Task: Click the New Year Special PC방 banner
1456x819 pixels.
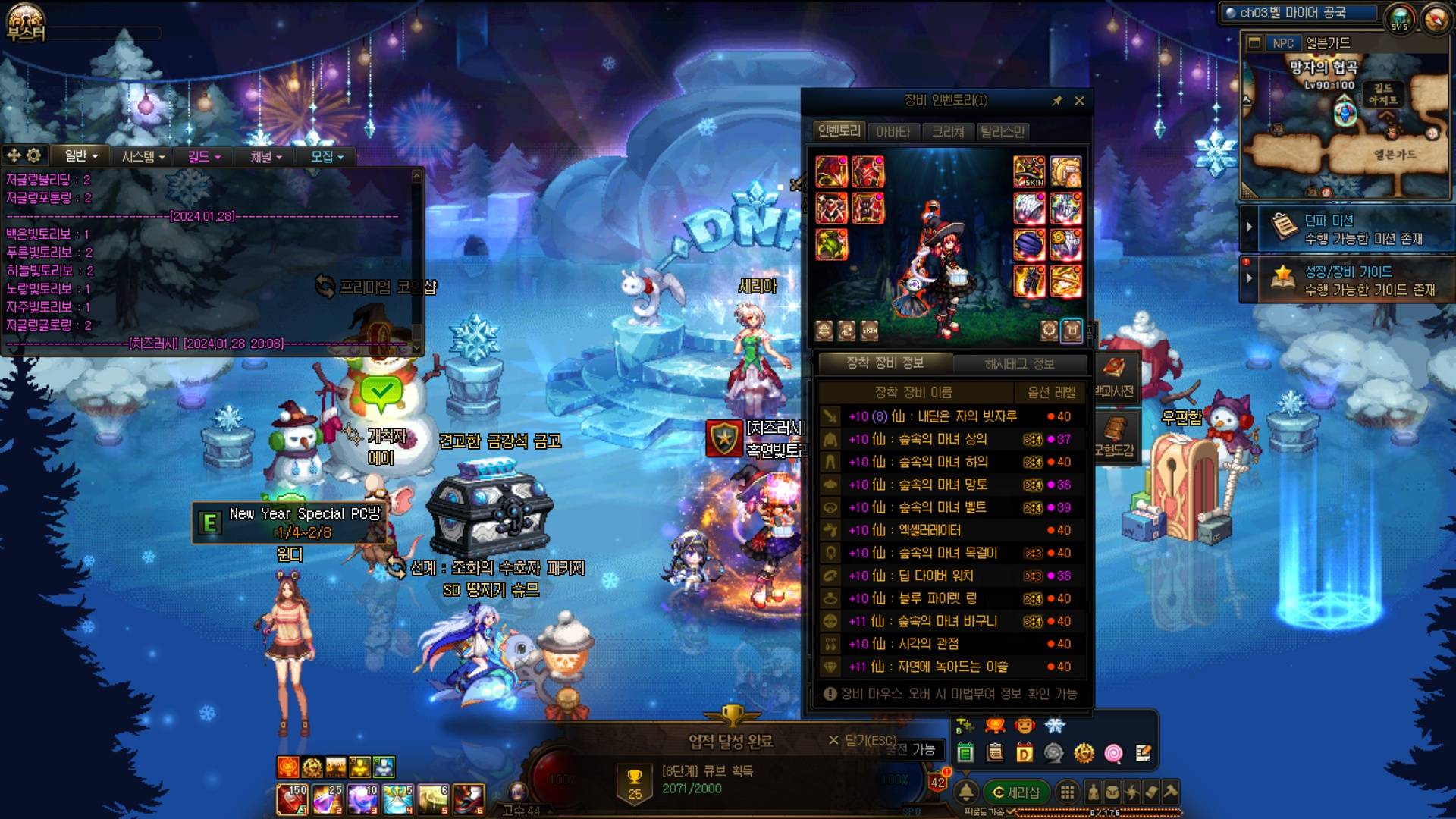Action: [288, 522]
